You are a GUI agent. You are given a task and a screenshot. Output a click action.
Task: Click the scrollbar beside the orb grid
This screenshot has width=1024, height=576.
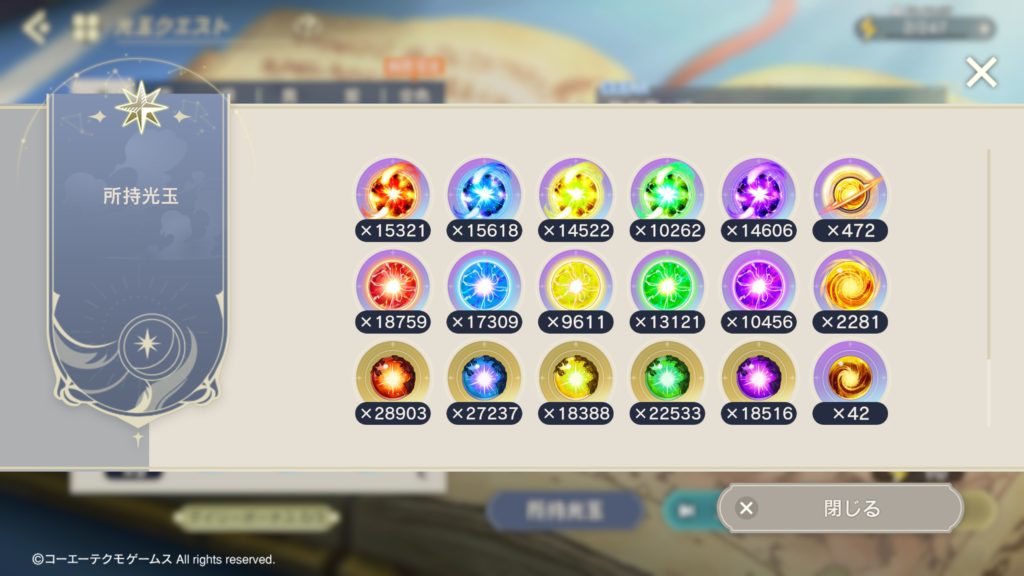click(x=989, y=255)
